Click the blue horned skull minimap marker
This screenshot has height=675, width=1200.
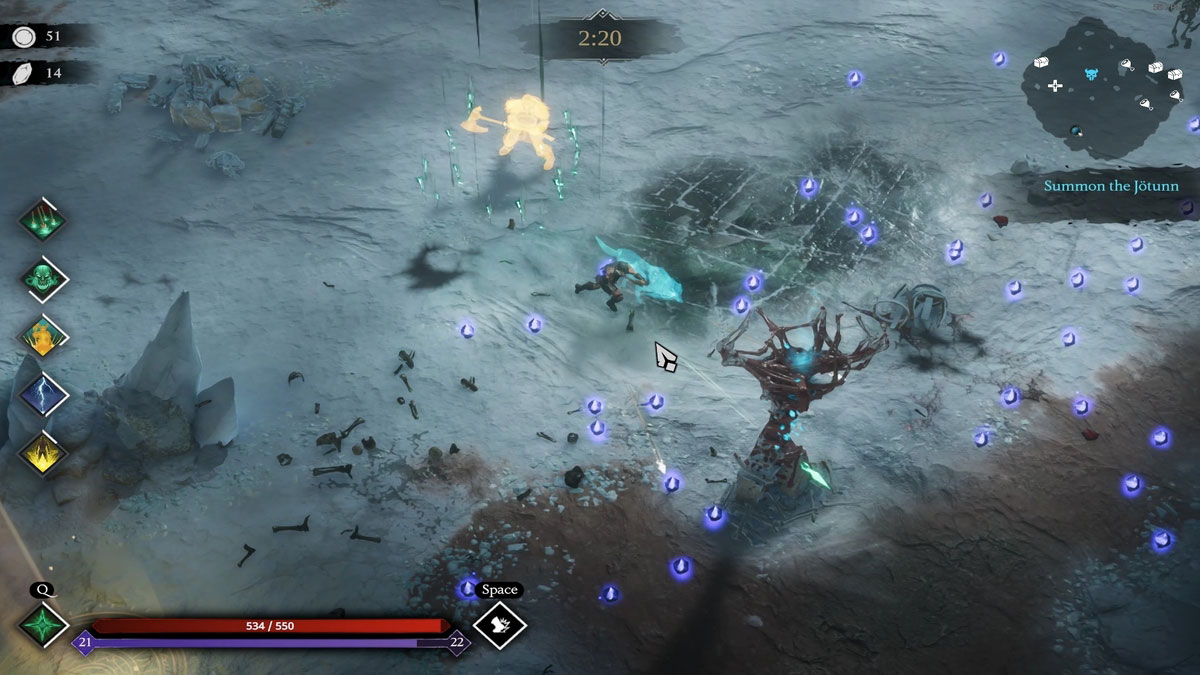(x=1091, y=75)
